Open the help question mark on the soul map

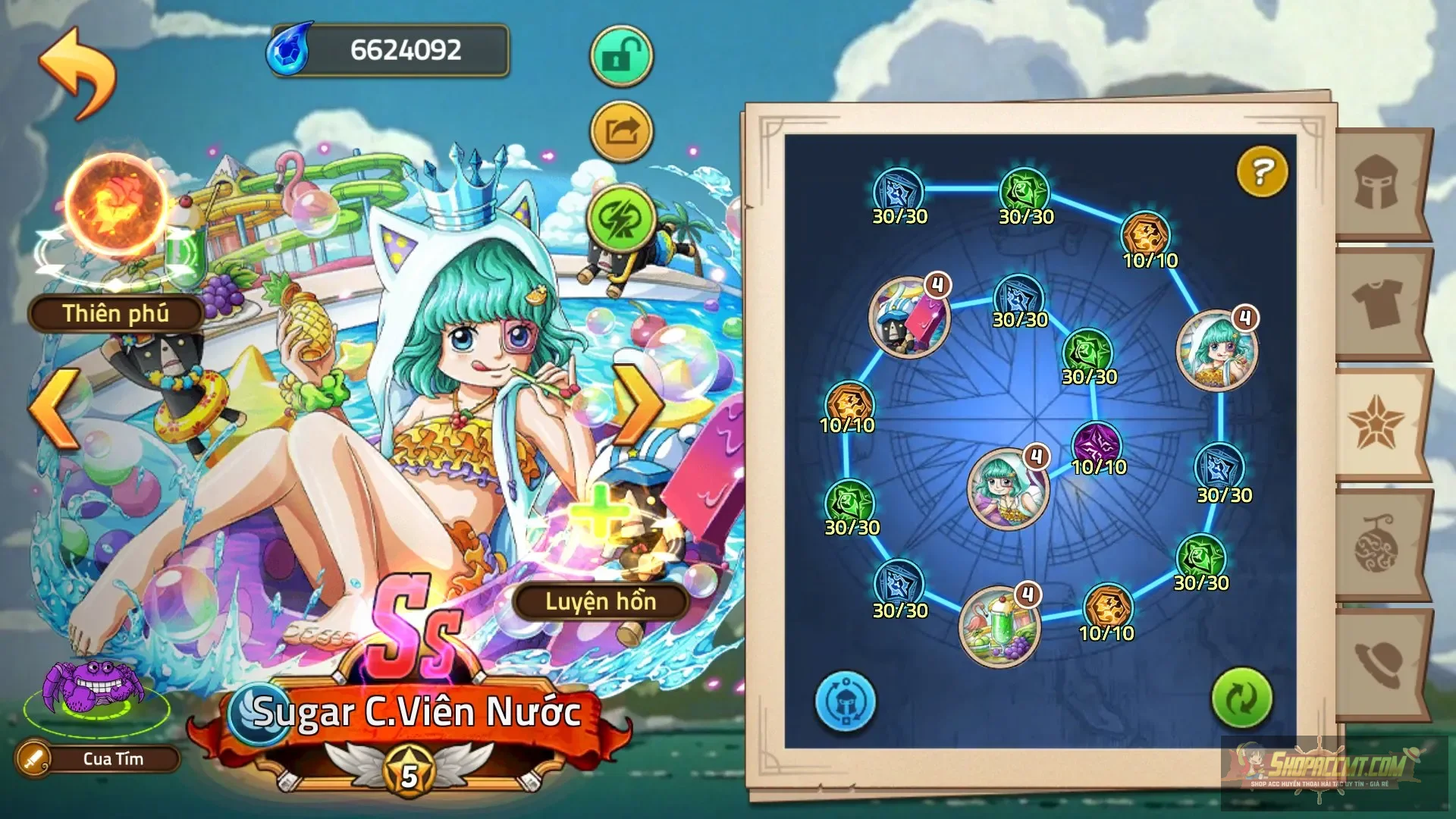(1261, 171)
